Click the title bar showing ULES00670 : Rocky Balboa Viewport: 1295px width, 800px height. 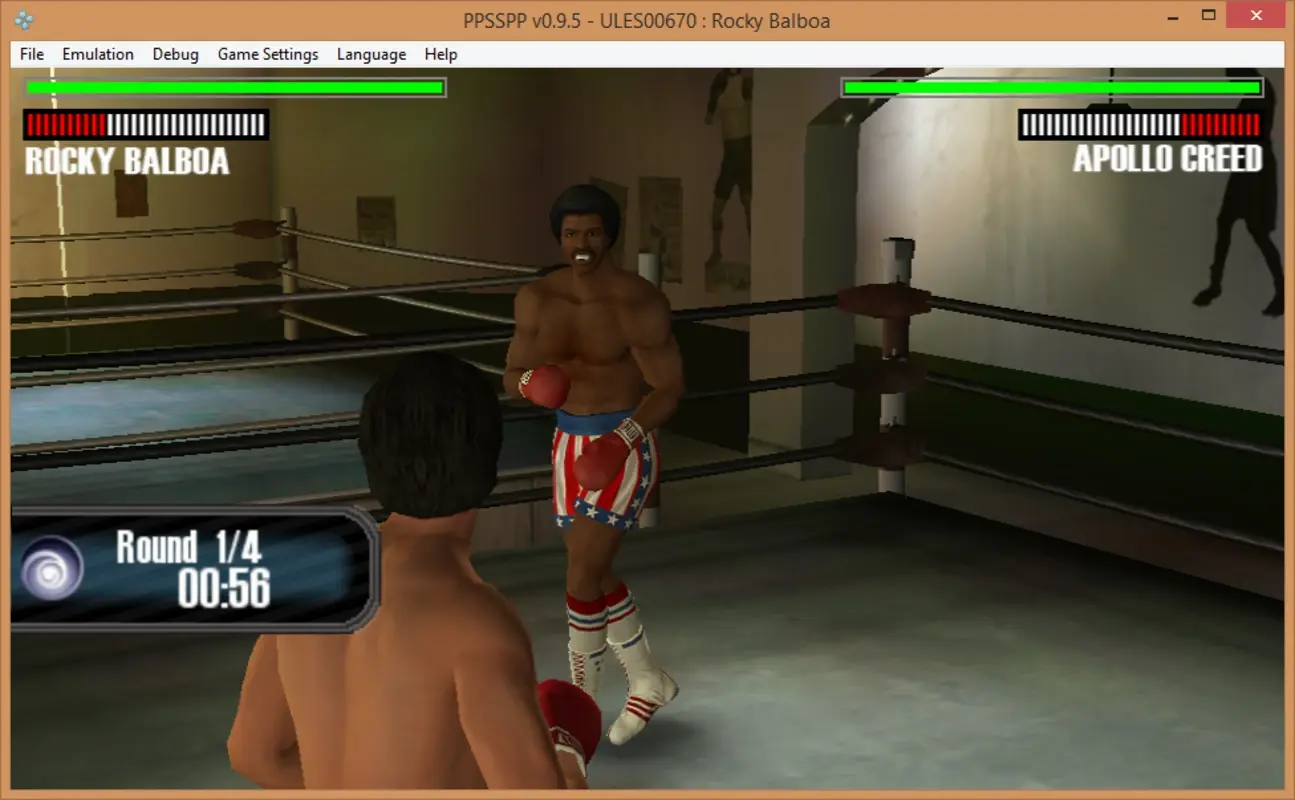[x=647, y=20]
